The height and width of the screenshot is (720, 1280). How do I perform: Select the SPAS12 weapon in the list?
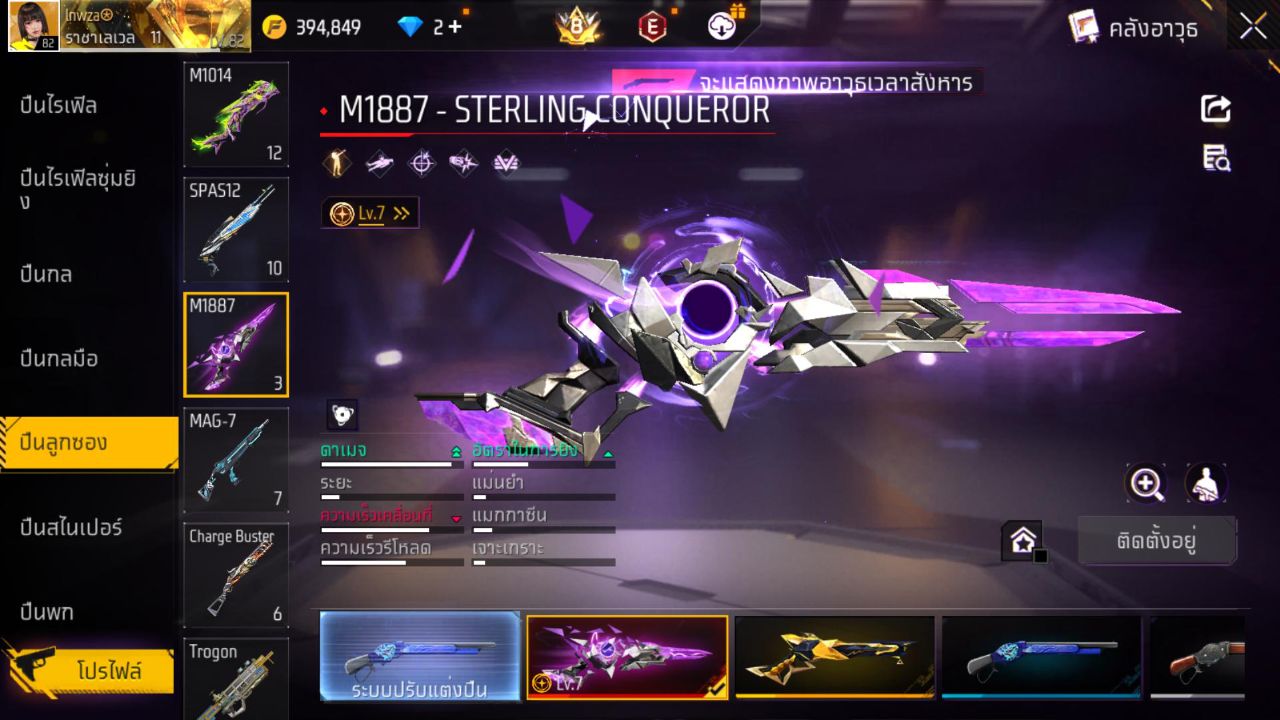pos(236,229)
